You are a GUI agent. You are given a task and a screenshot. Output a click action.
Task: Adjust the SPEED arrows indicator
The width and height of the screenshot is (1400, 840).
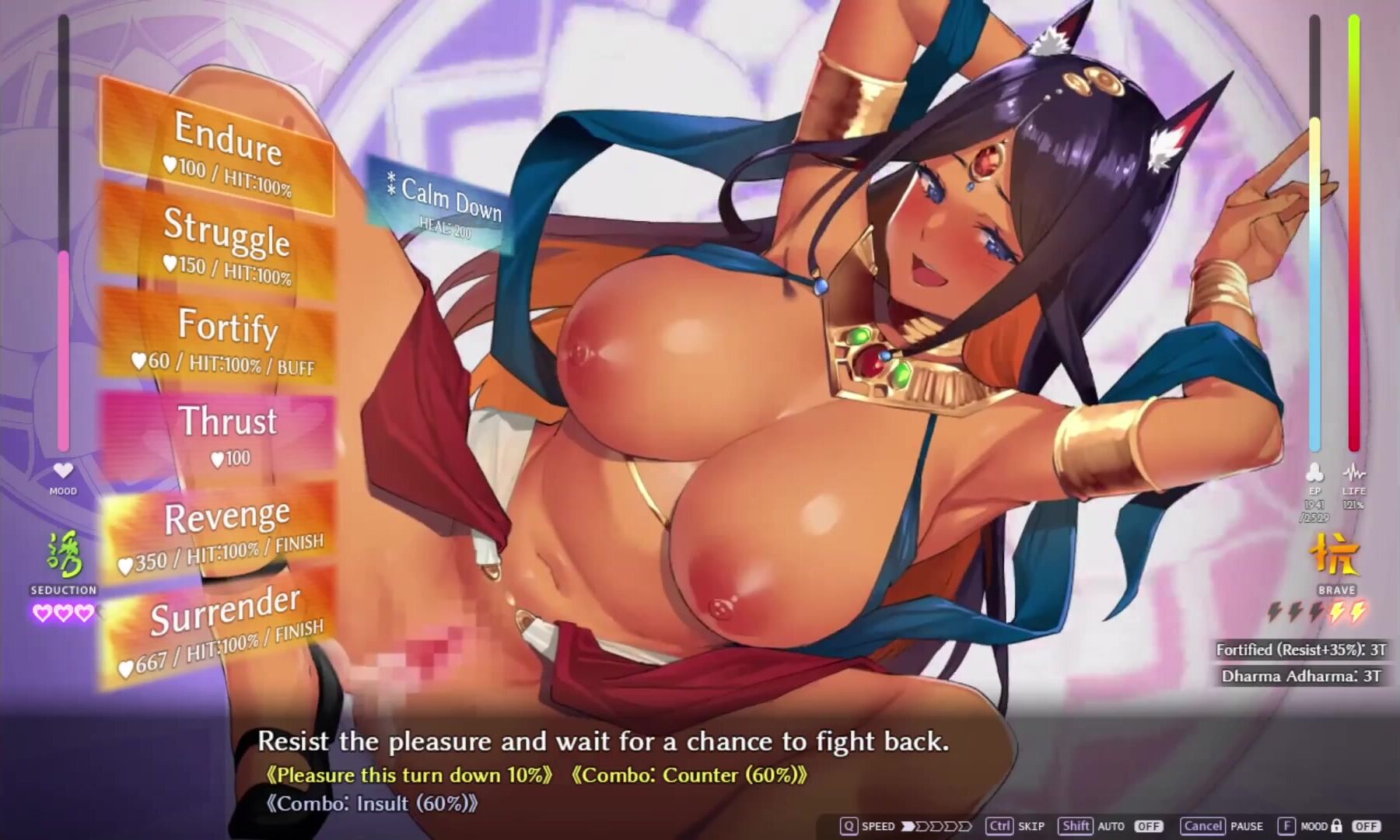tap(936, 826)
